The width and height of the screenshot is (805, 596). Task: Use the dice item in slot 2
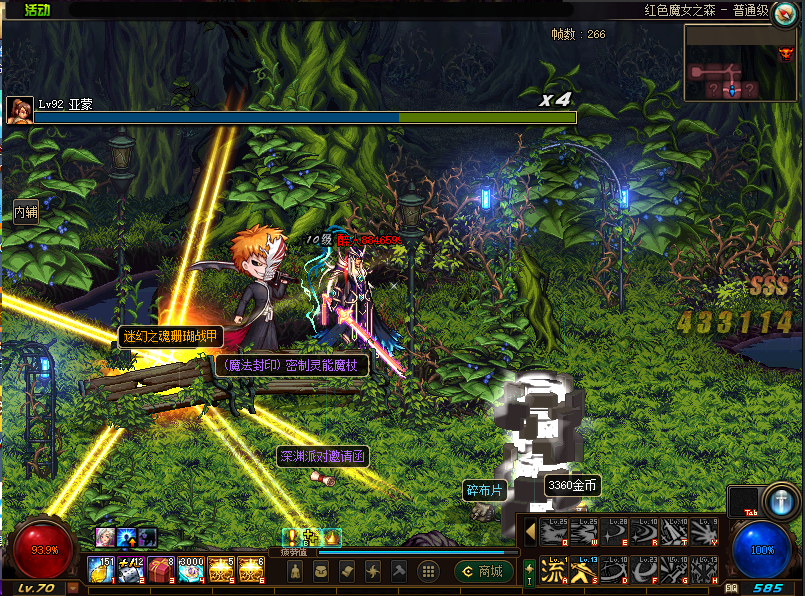[131, 569]
